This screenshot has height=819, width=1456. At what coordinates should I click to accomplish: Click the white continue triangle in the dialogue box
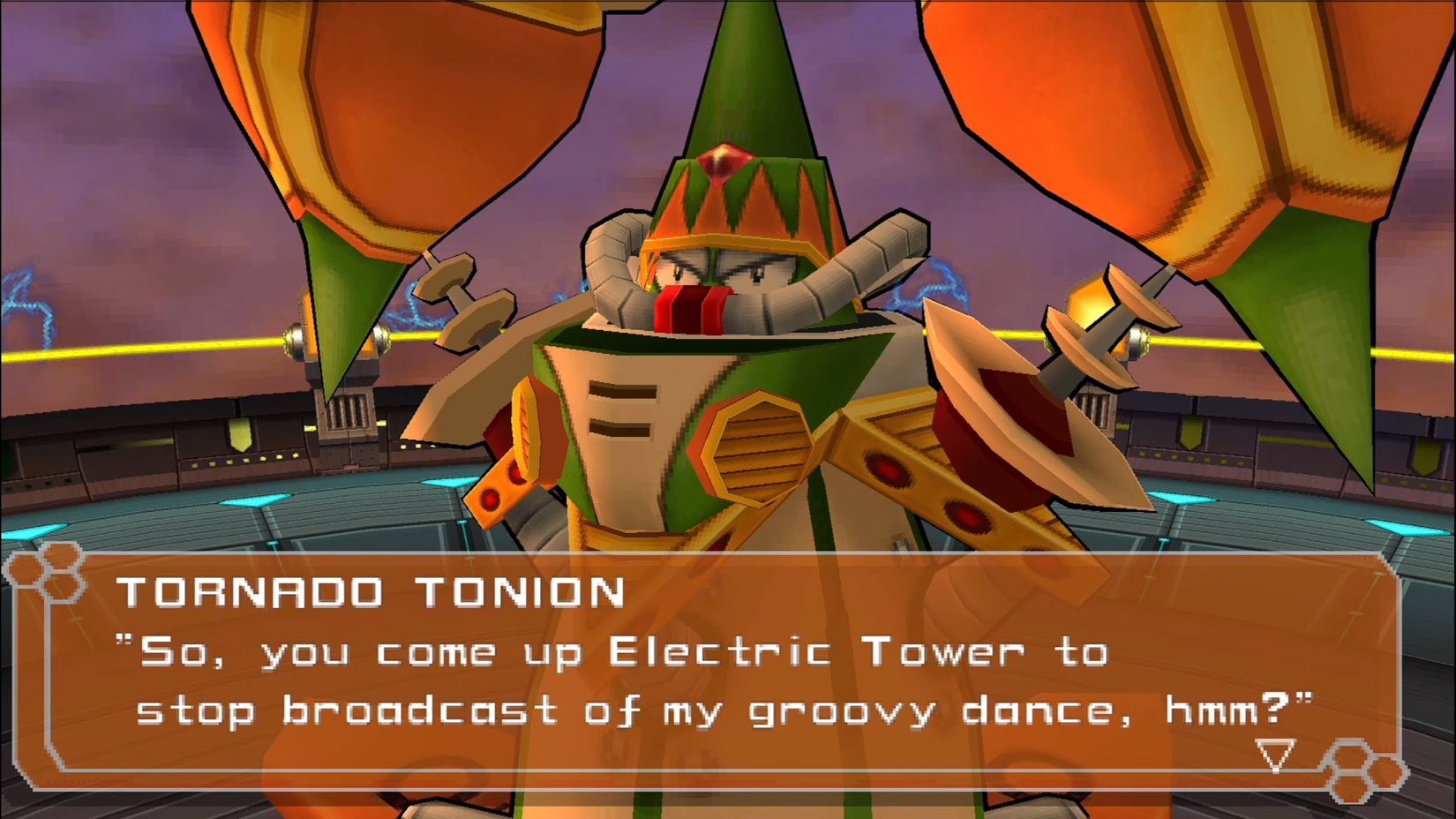tap(1276, 755)
